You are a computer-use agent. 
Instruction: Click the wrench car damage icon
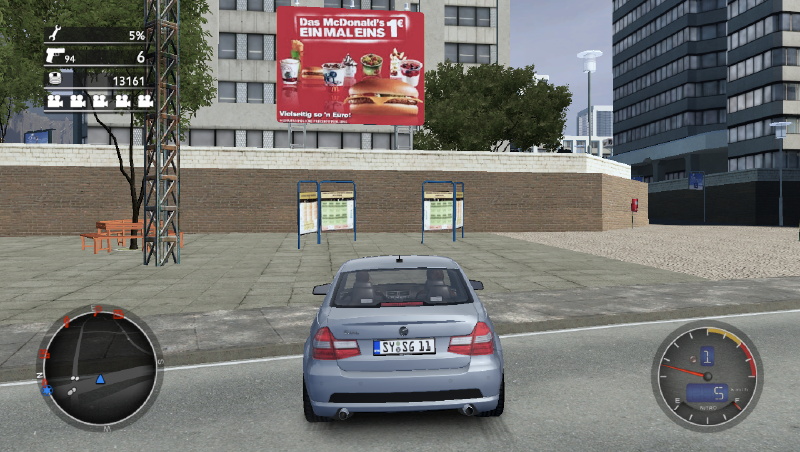pyautogui.click(x=53, y=35)
